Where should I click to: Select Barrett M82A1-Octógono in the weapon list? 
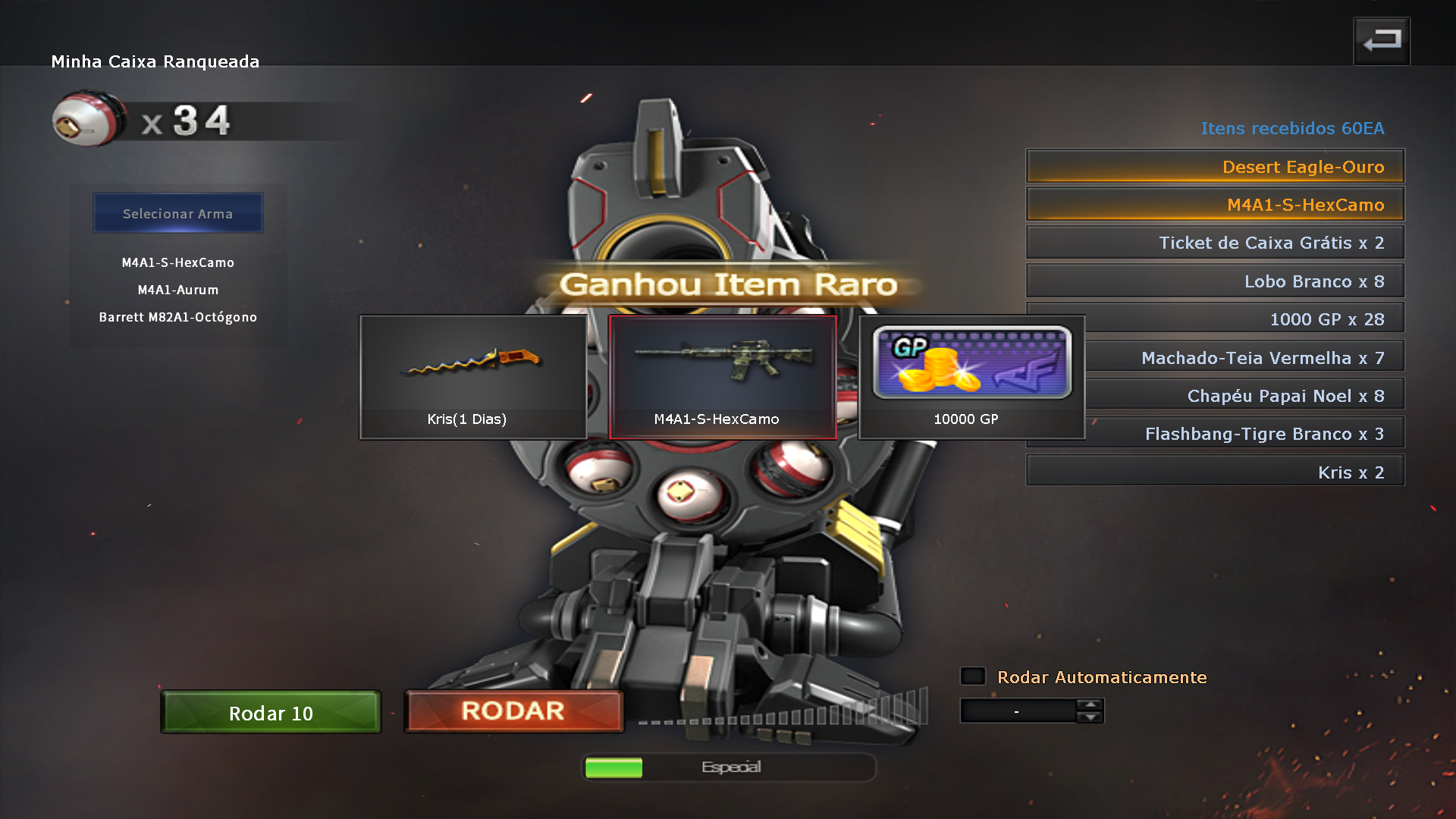tap(178, 317)
